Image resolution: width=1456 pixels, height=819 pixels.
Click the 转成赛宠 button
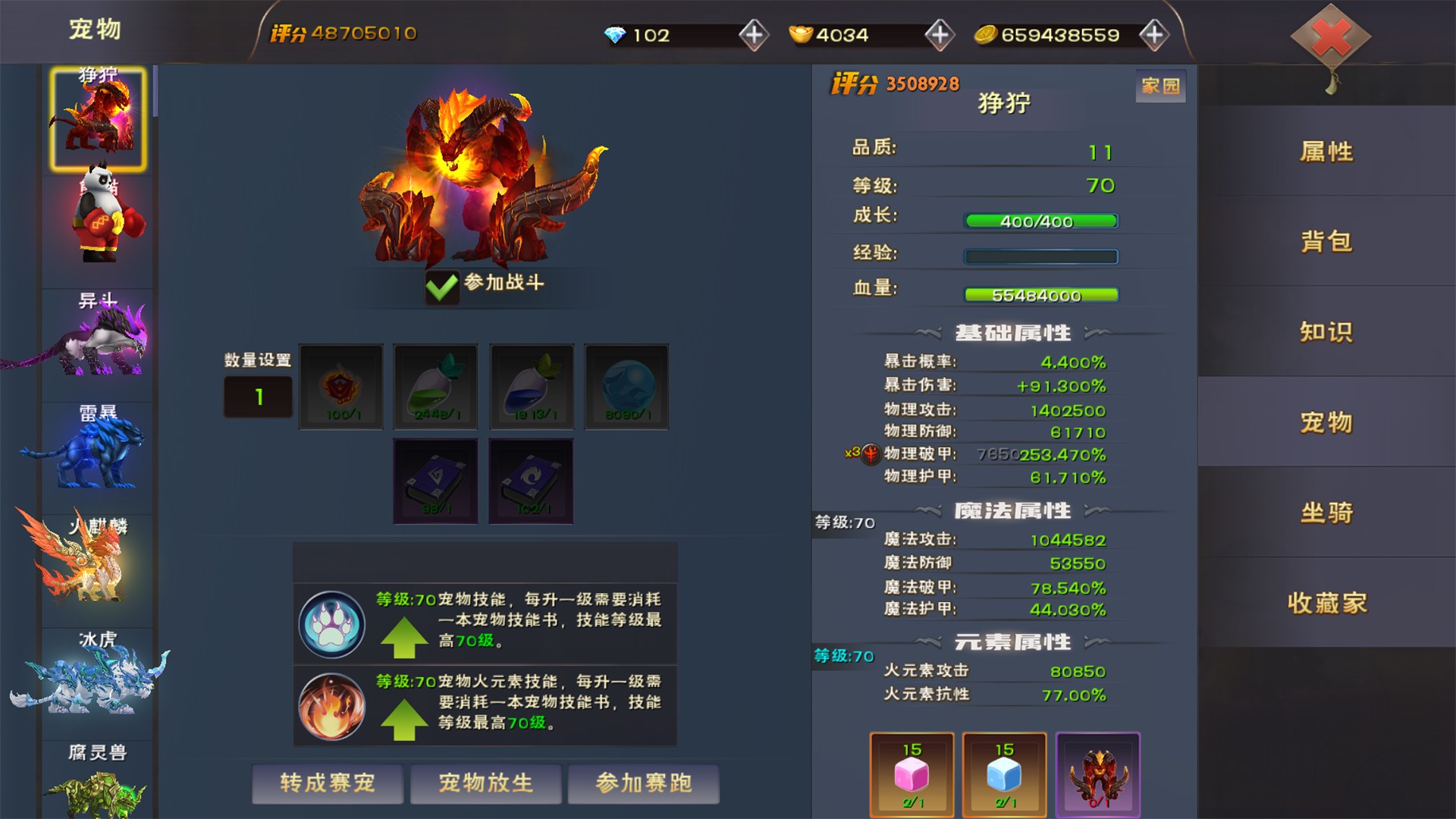point(328,783)
